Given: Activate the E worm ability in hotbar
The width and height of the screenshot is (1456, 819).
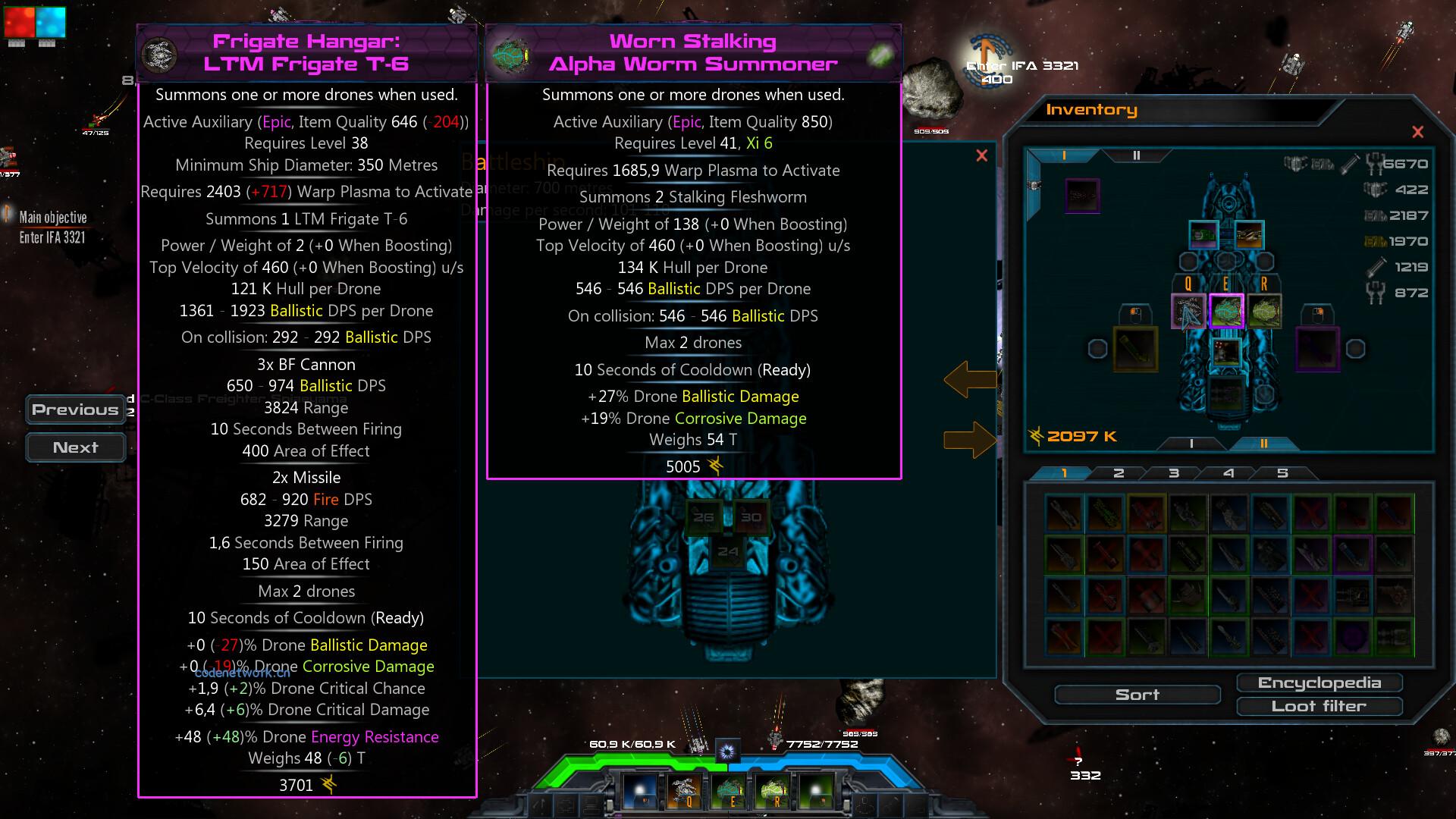Looking at the screenshot, I should click(730, 791).
